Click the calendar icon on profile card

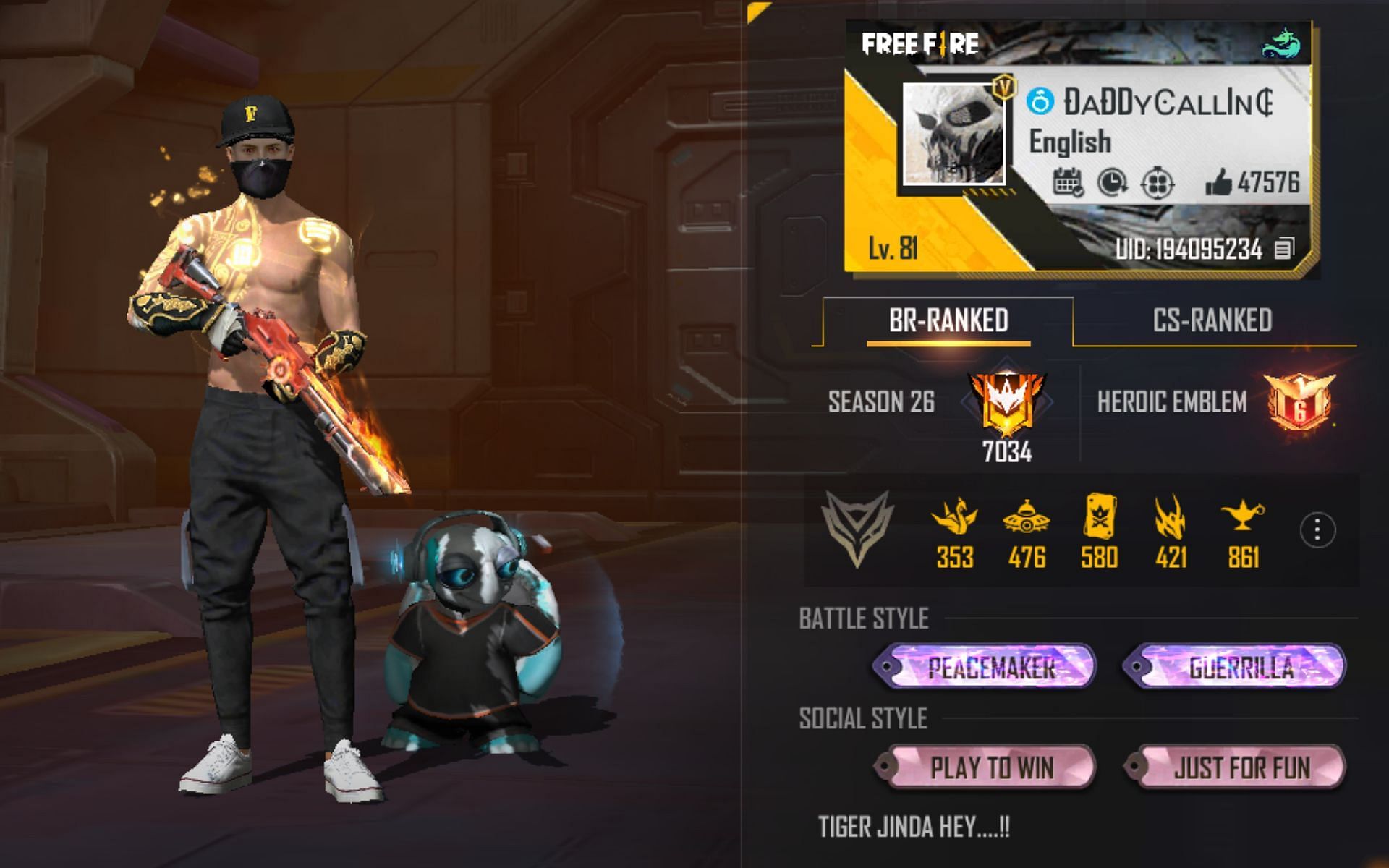click(1067, 183)
